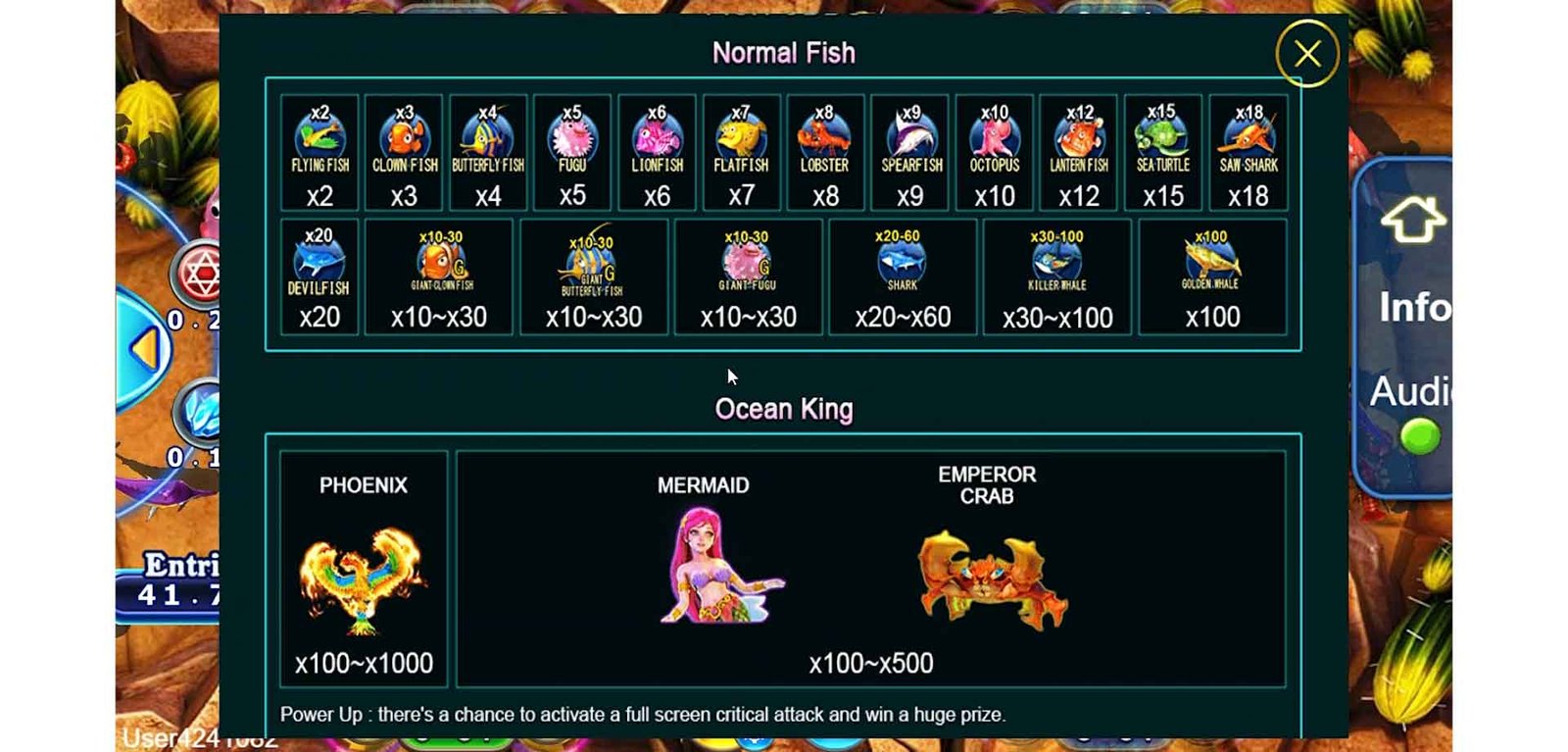
Task: Close the fish paytable popup
Action: pyautogui.click(x=1306, y=54)
